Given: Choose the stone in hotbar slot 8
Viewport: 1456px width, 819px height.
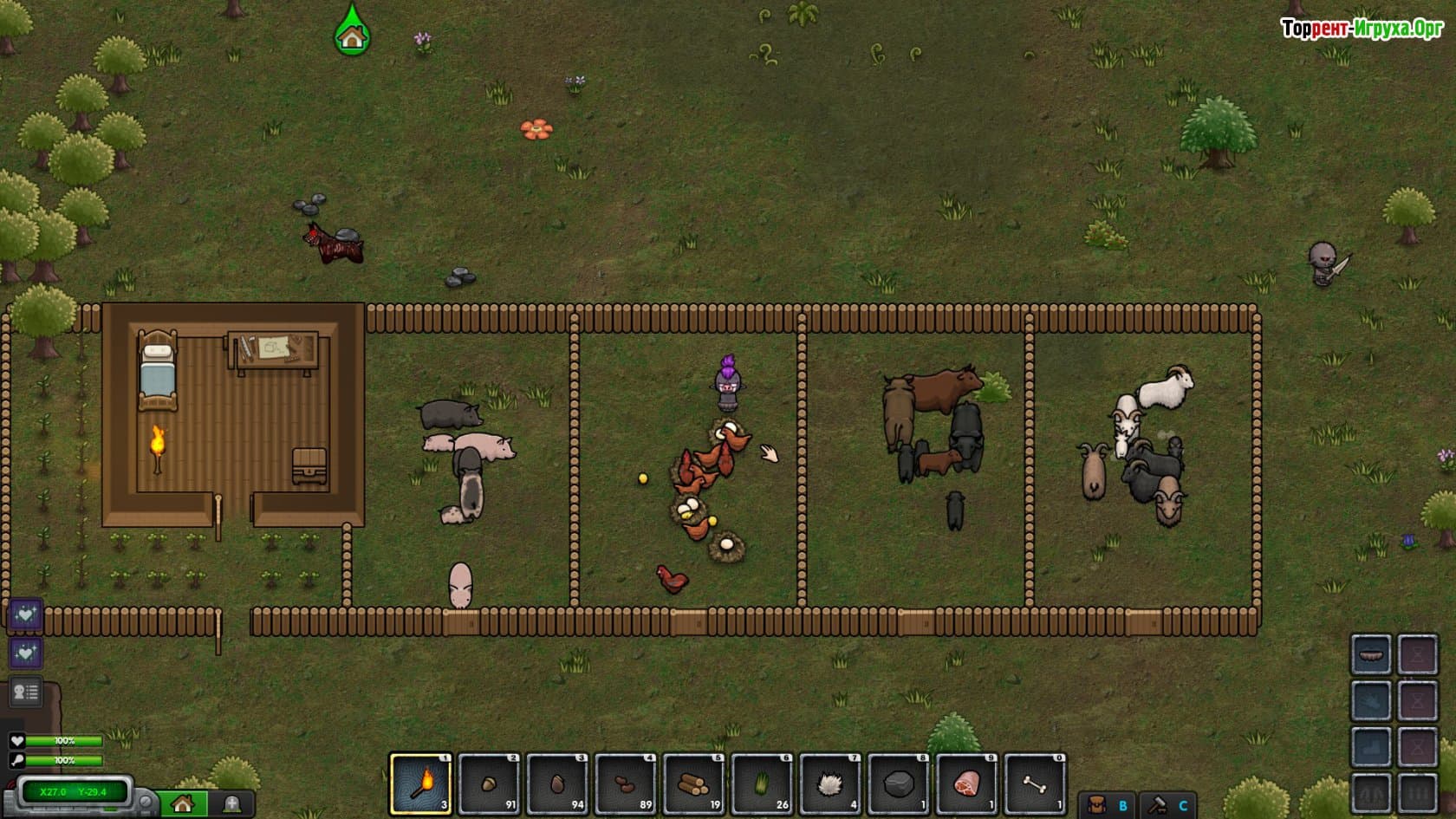Looking at the screenshot, I should tap(899, 784).
